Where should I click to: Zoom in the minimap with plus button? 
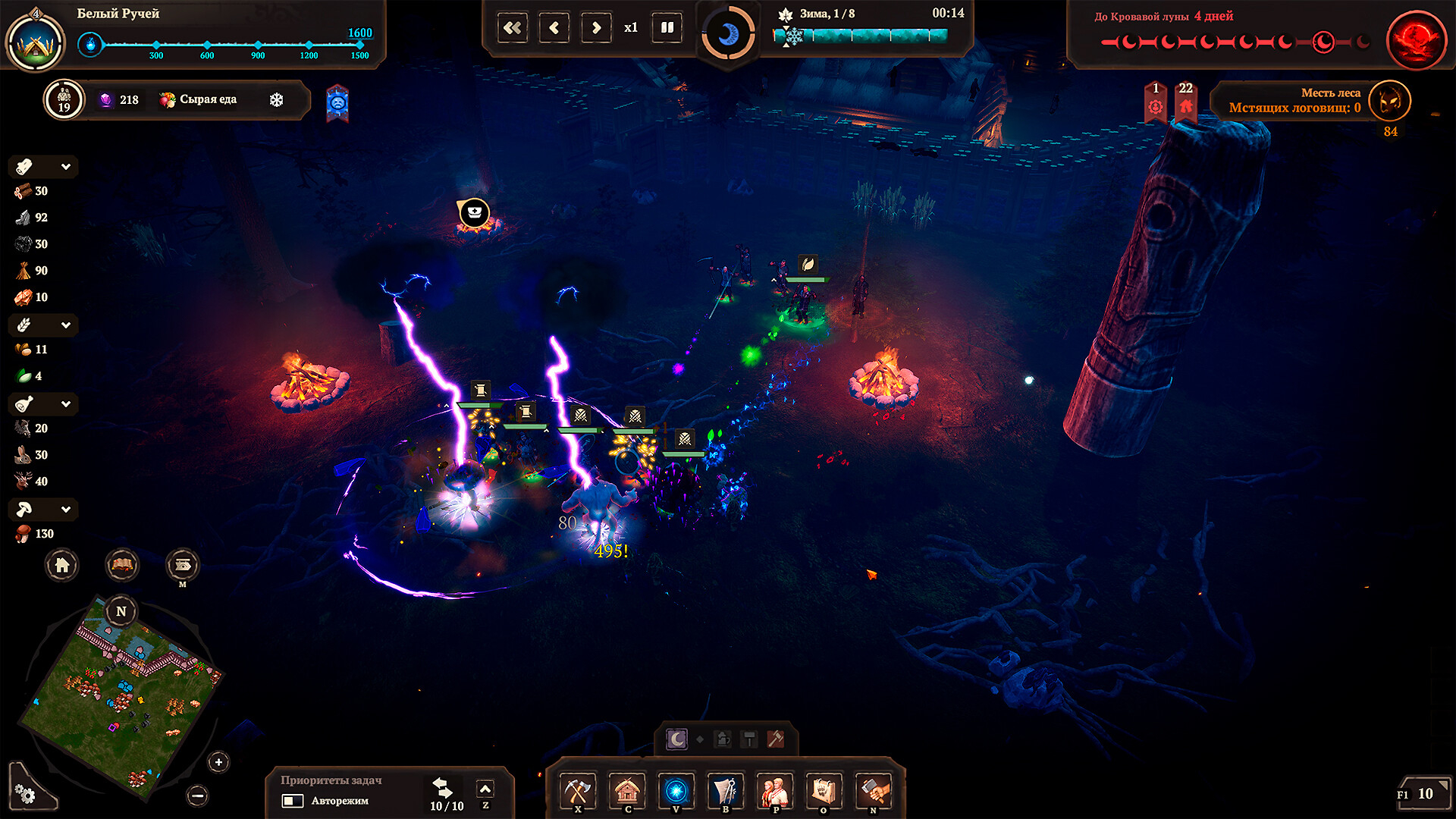[218, 762]
